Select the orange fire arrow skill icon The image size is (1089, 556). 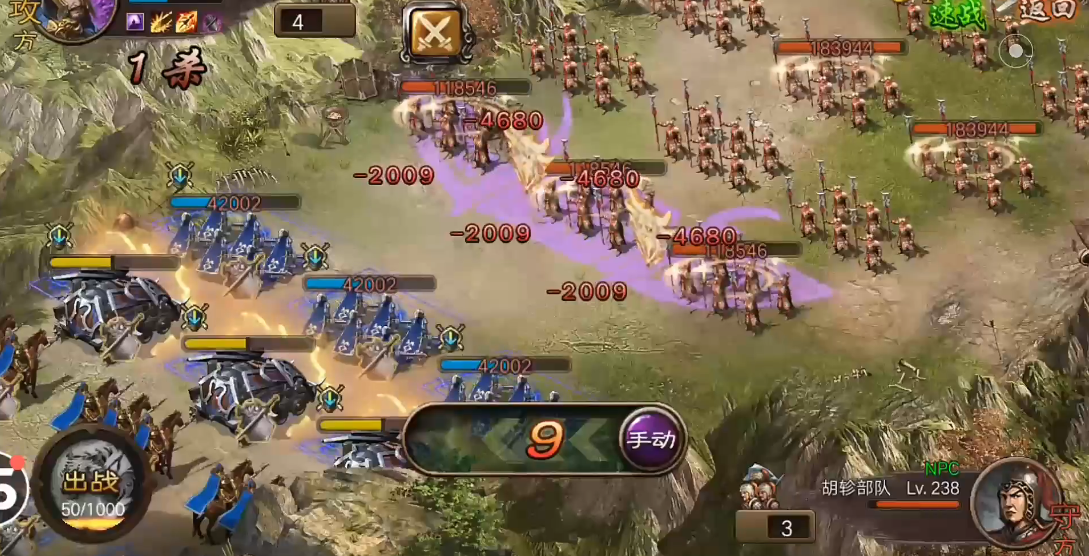[186, 22]
